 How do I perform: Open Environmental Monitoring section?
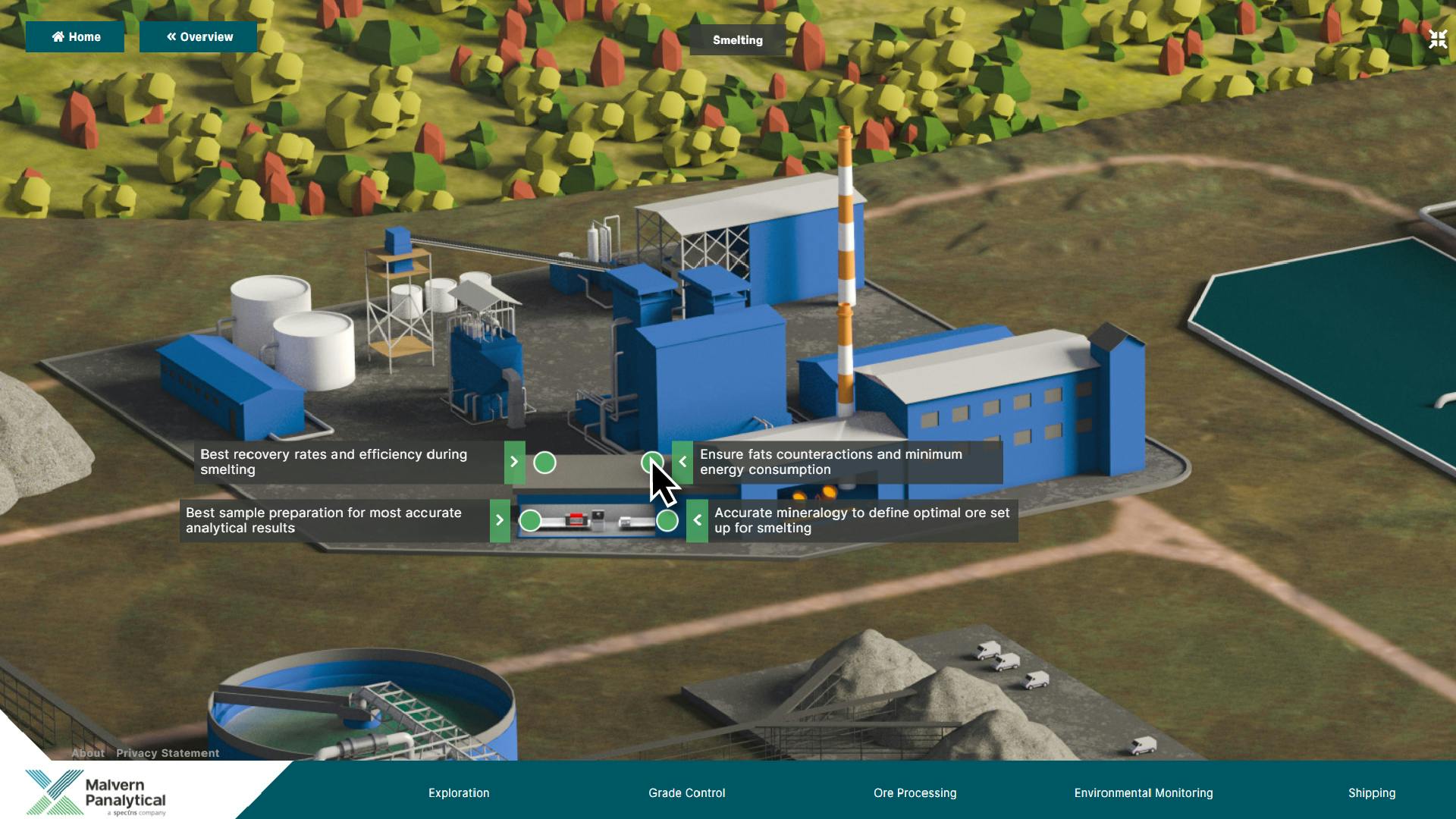click(1143, 792)
